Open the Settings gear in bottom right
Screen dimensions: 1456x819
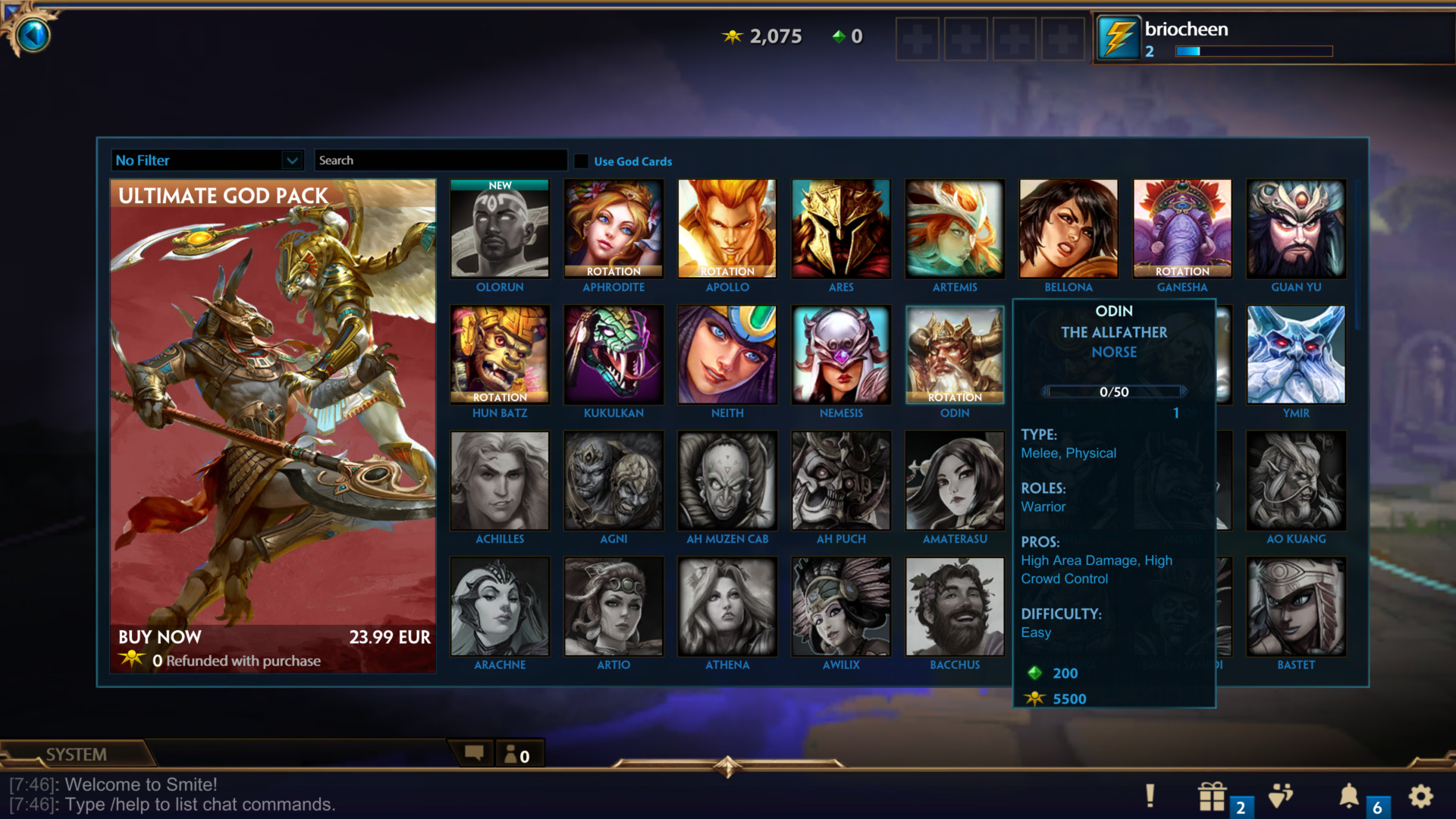pyautogui.click(x=1420, y=796)
